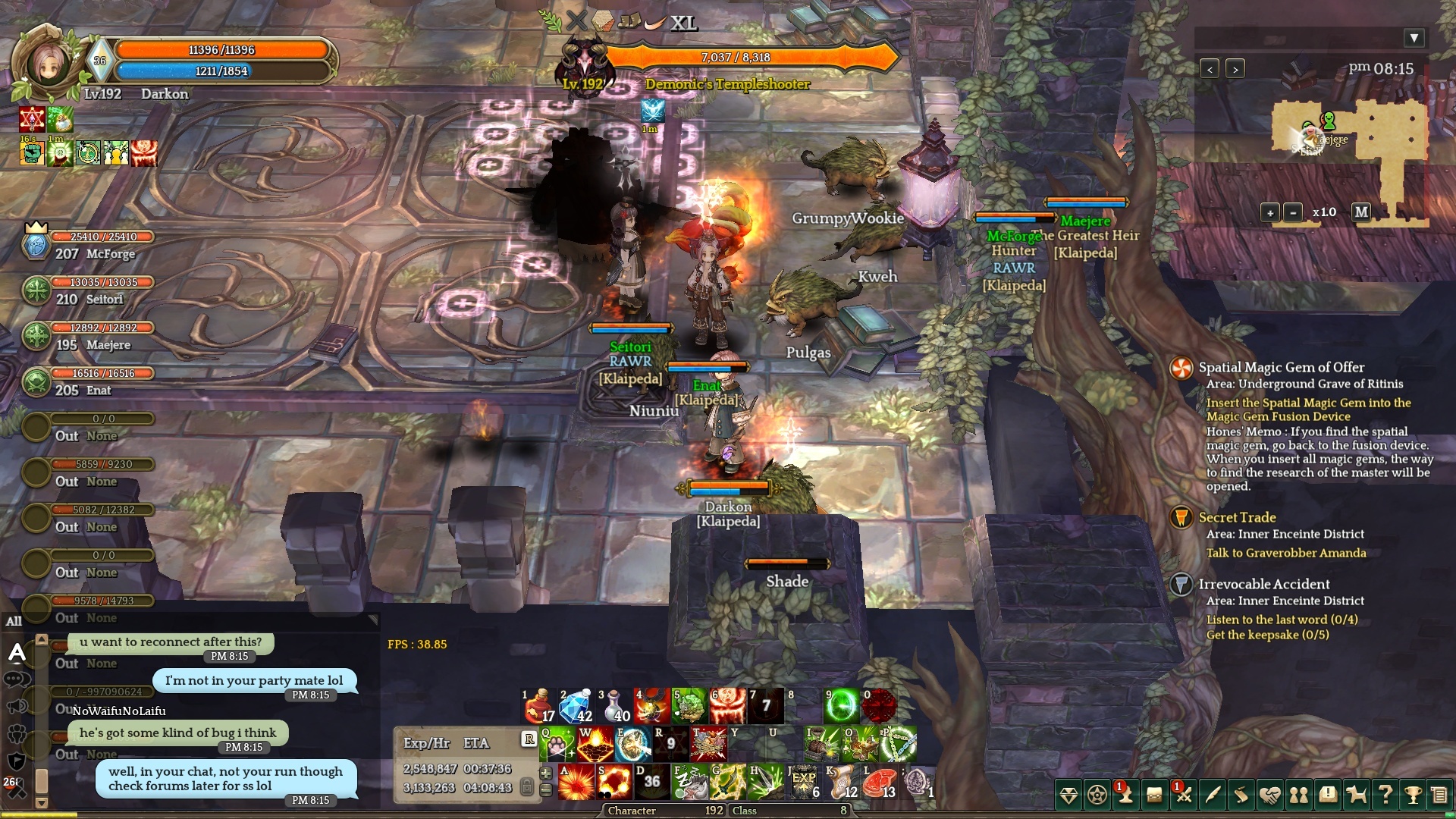The height and width of the screenshot is (819, 1456).
Task: Click the minimap's left arrow button
Action: [x=1210, y=69]
